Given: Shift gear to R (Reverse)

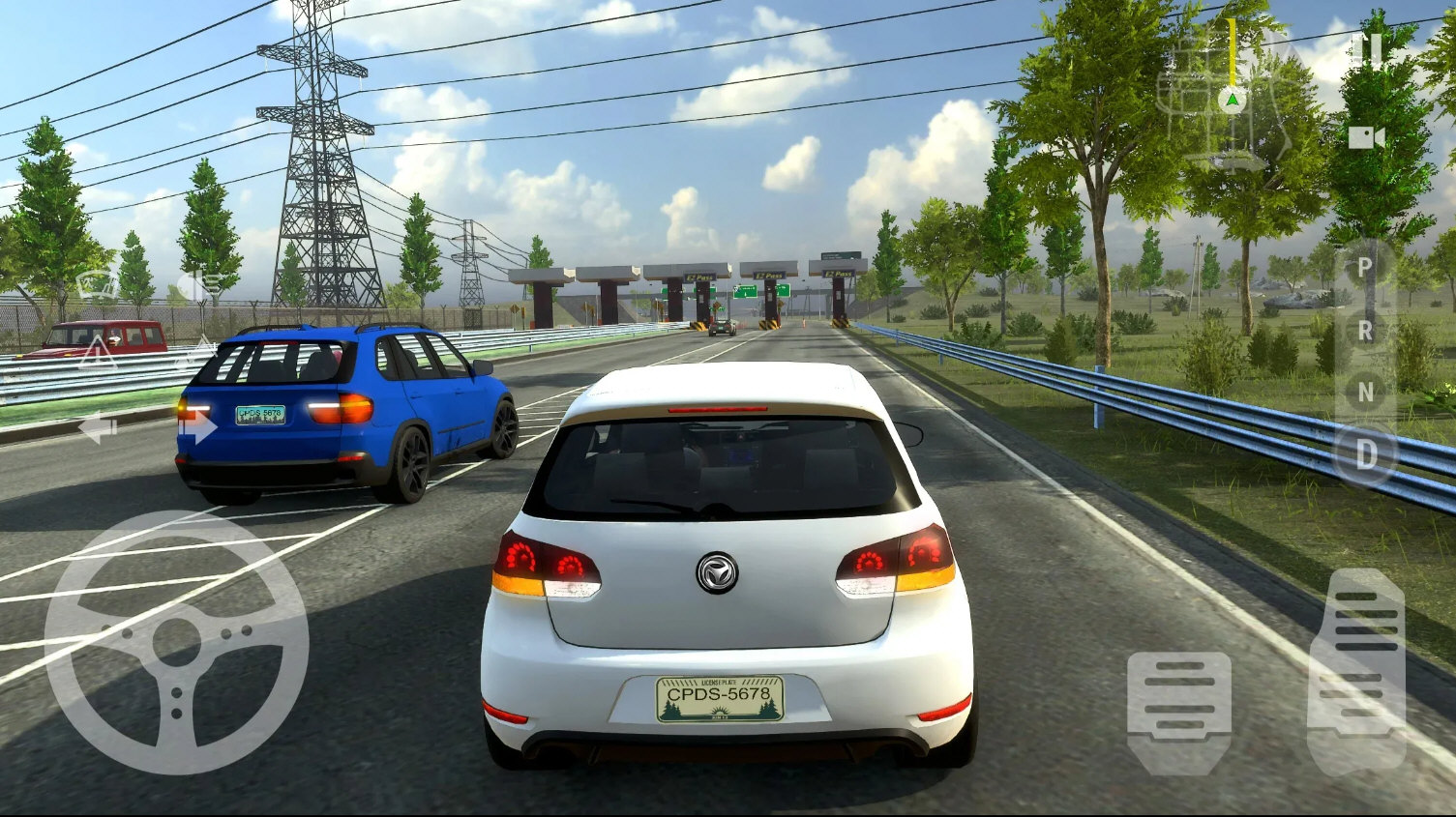Looking at the screenshot, I should click(x=1365, y=331).
